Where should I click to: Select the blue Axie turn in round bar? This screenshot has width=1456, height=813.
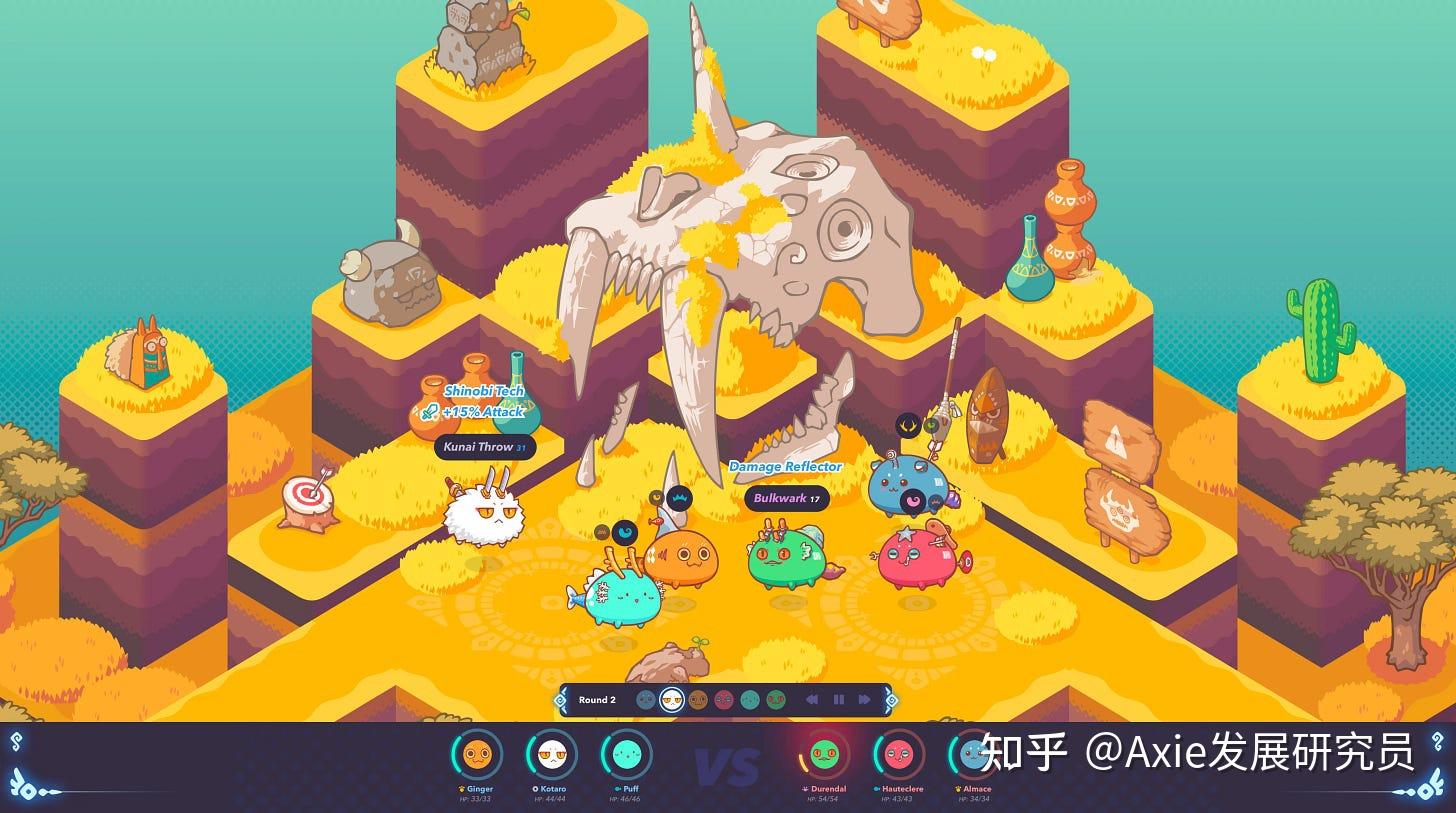(x=646, y=700)
